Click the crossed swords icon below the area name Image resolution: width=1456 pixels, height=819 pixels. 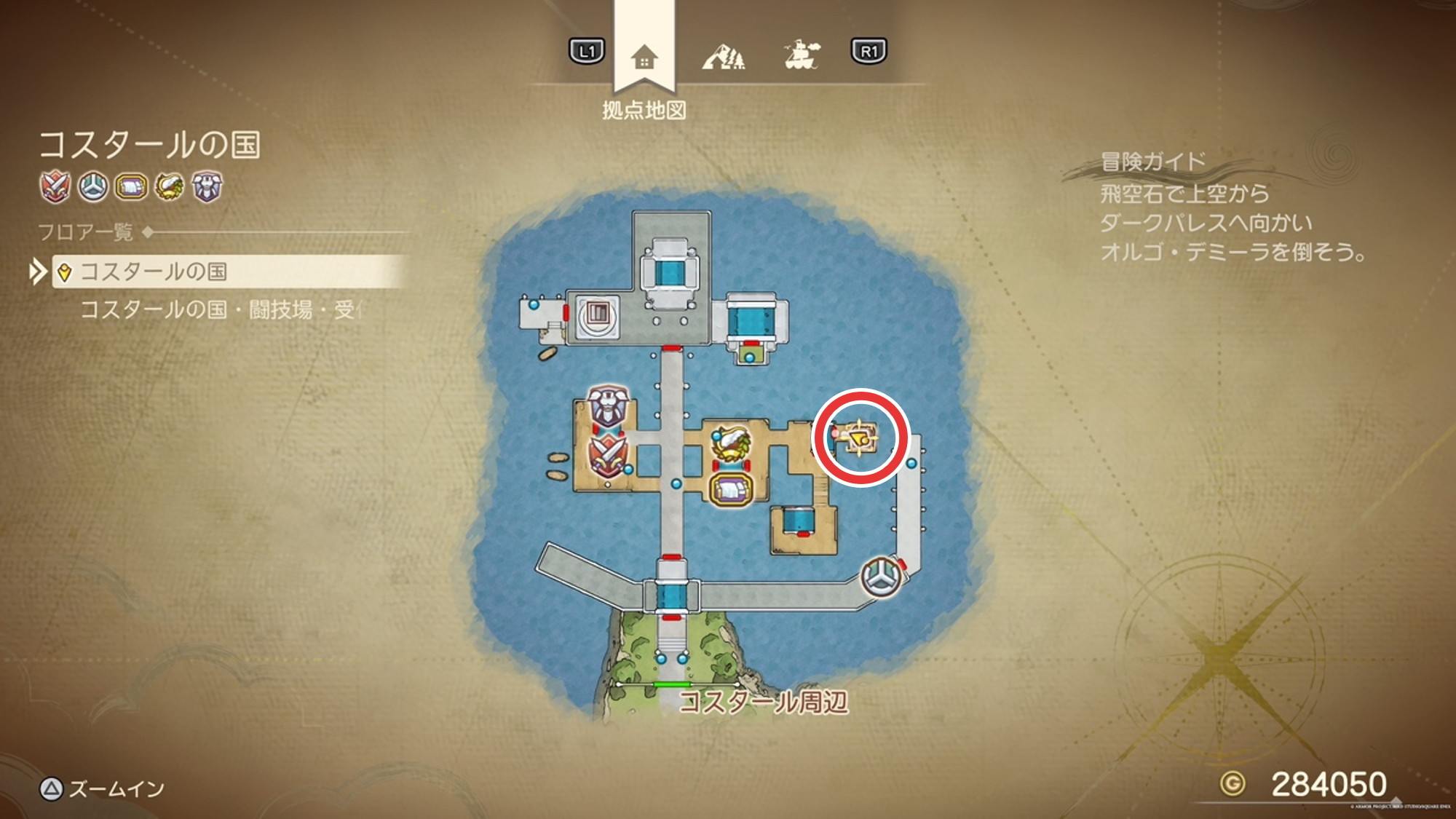pyautogui.click(x=55, y=187)
